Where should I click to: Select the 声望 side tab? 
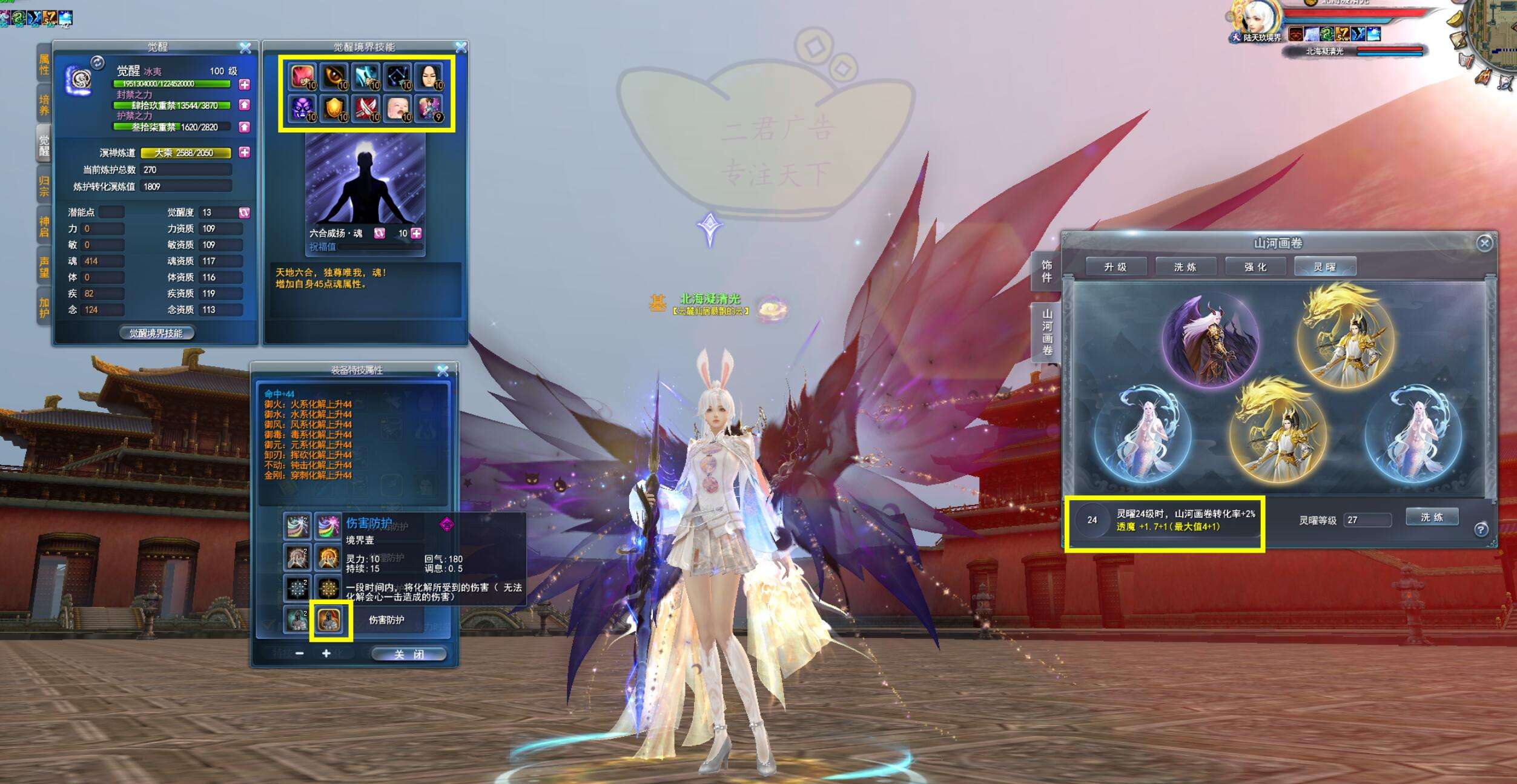pos(44,267)
